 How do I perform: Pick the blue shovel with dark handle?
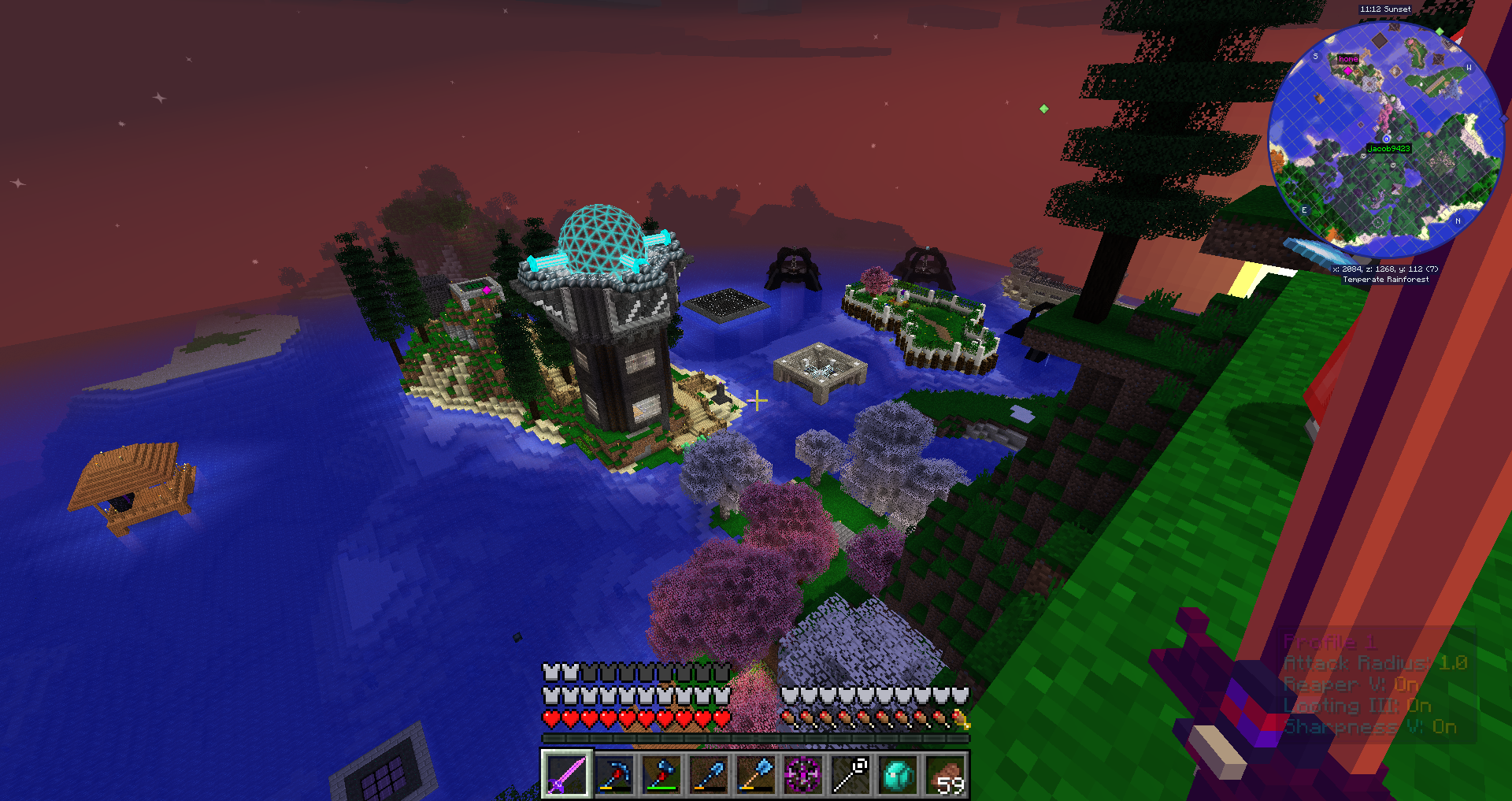point(708,774)
